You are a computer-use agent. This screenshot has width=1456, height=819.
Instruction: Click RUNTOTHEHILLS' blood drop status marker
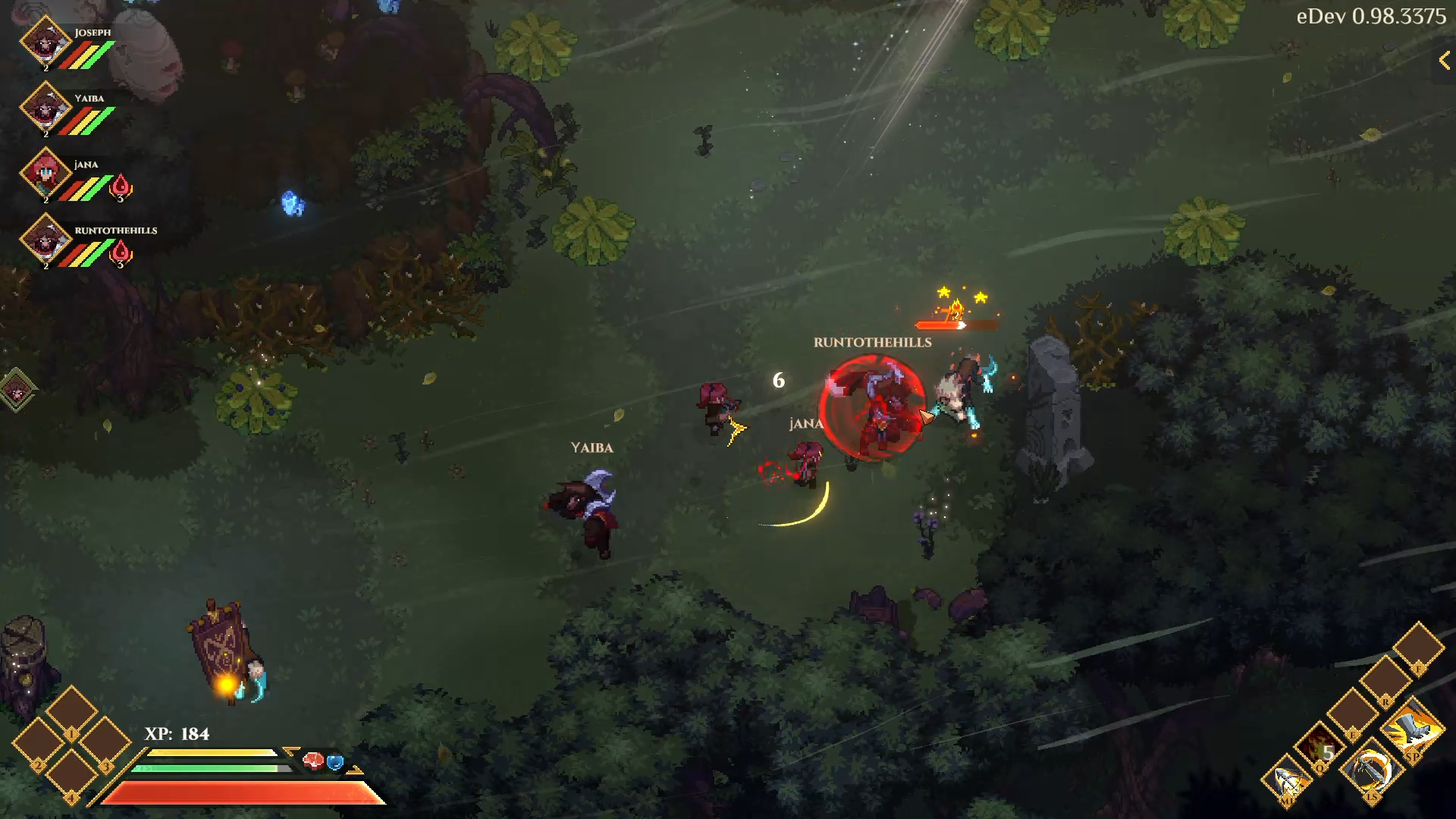(x=120, y=250)
